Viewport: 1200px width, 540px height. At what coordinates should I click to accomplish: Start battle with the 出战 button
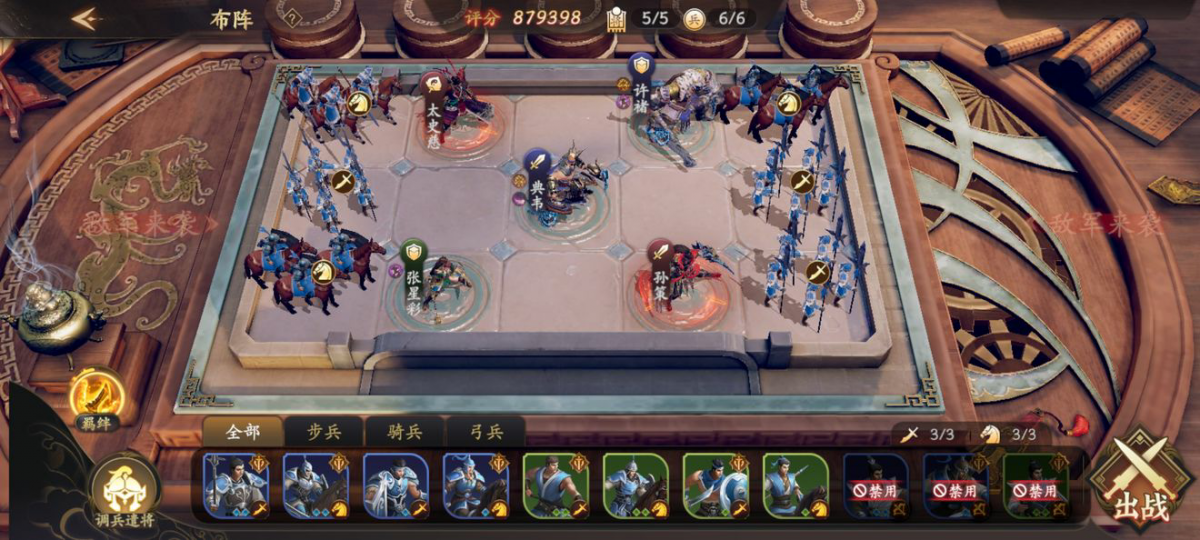point(1140,484)
